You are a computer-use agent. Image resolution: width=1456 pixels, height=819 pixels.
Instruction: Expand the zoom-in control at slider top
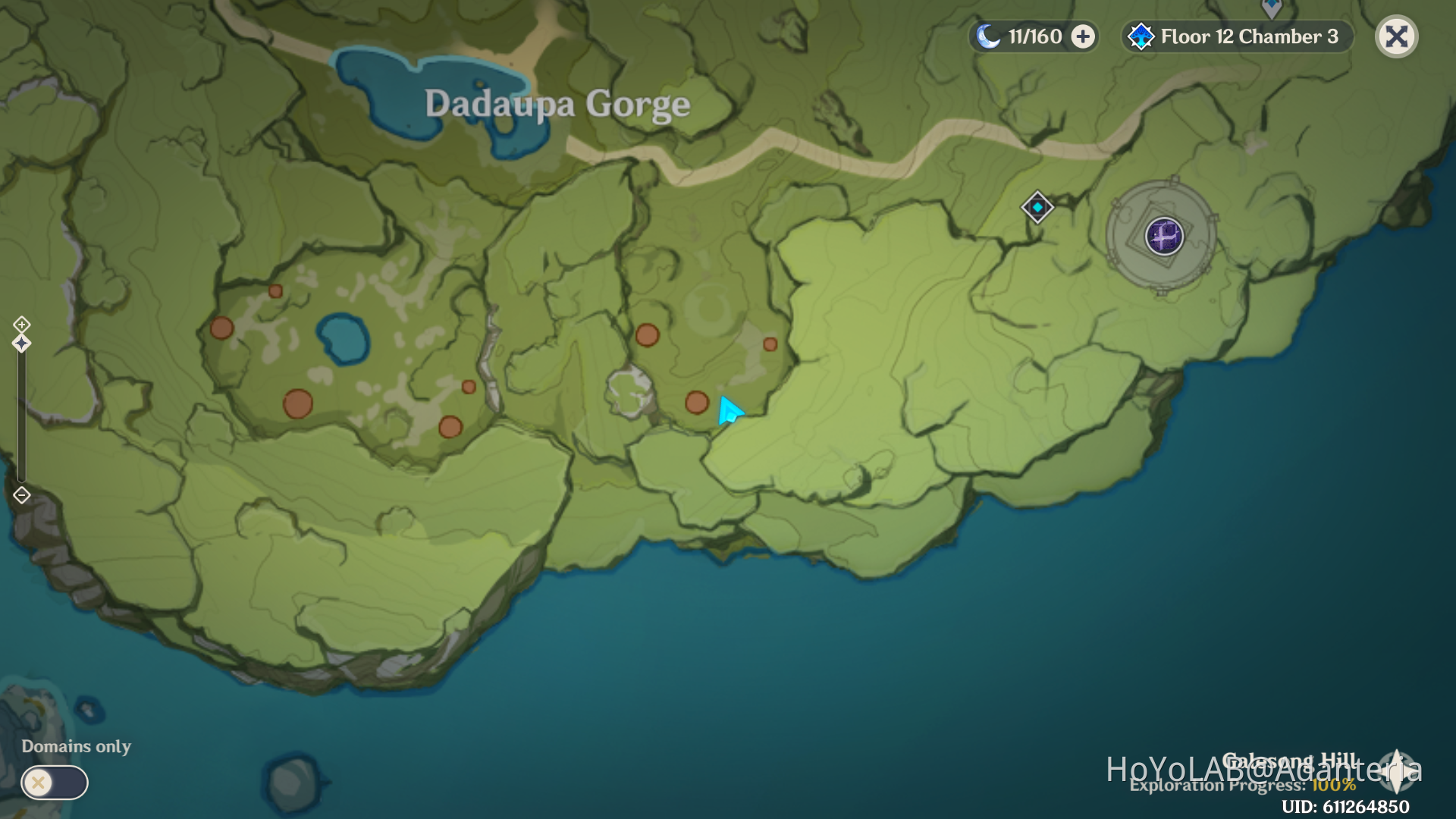21,325
